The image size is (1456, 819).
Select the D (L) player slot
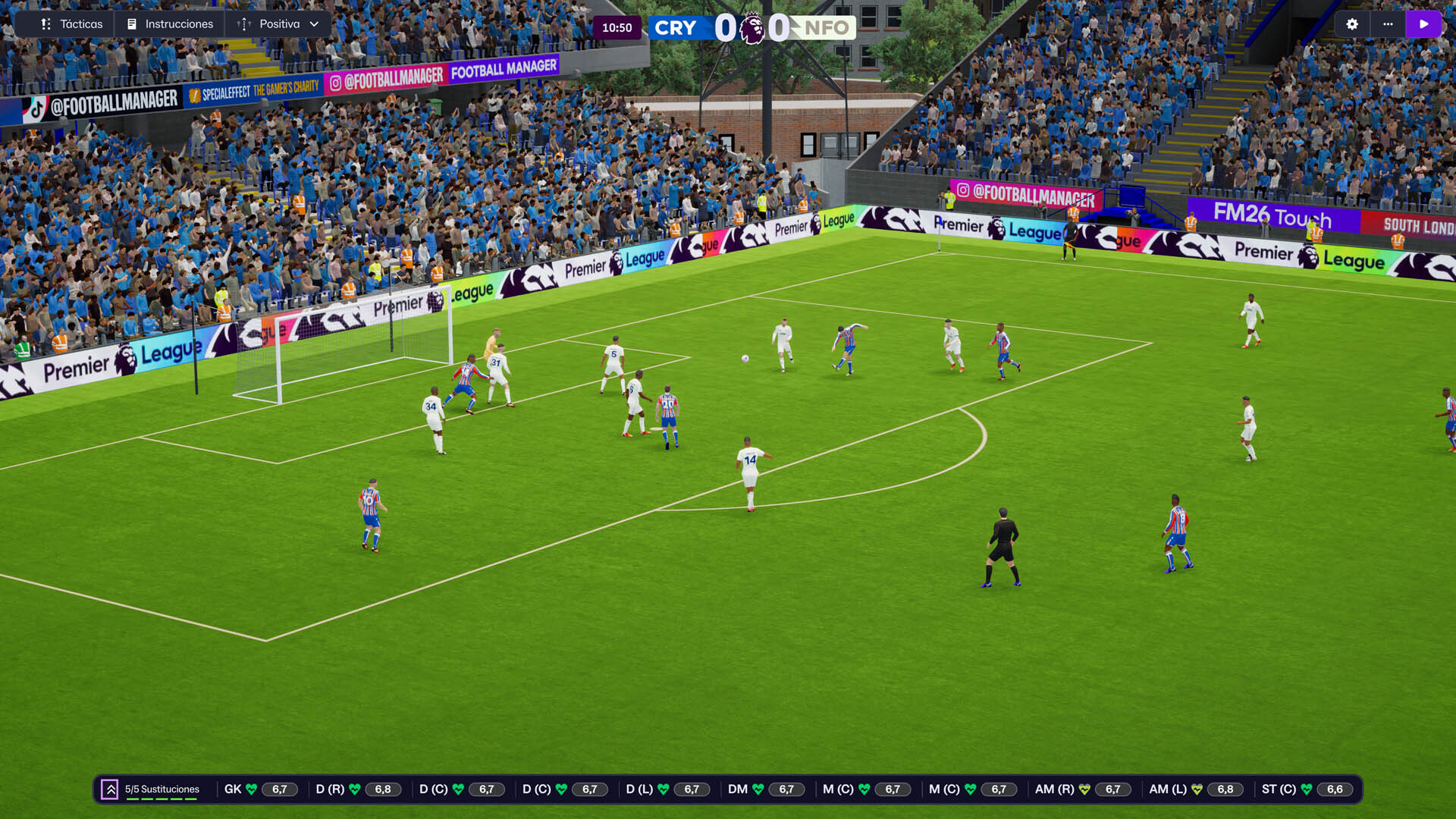coord(664,789)
